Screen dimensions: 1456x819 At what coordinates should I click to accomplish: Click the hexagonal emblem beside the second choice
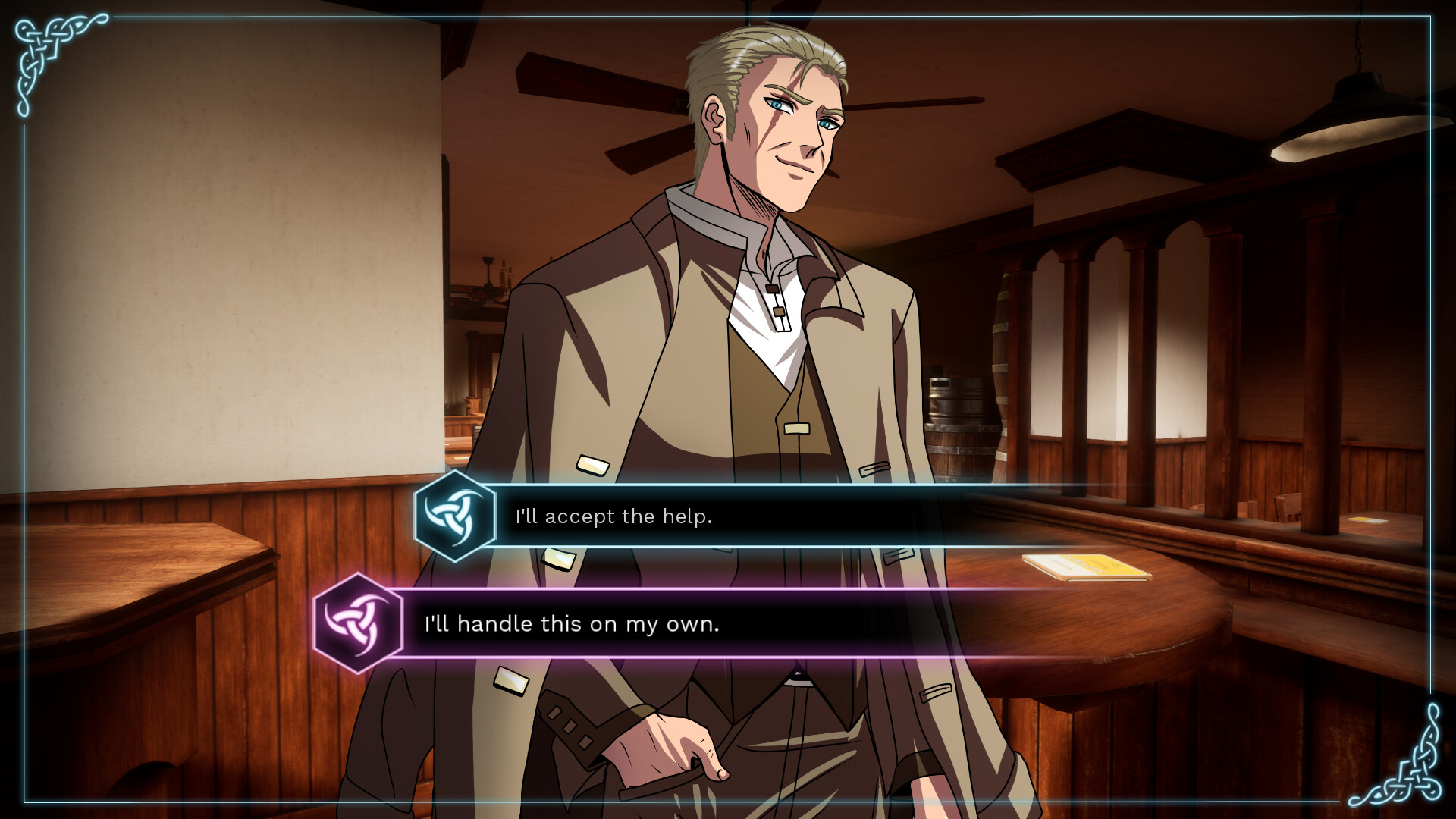pos(359,624)
